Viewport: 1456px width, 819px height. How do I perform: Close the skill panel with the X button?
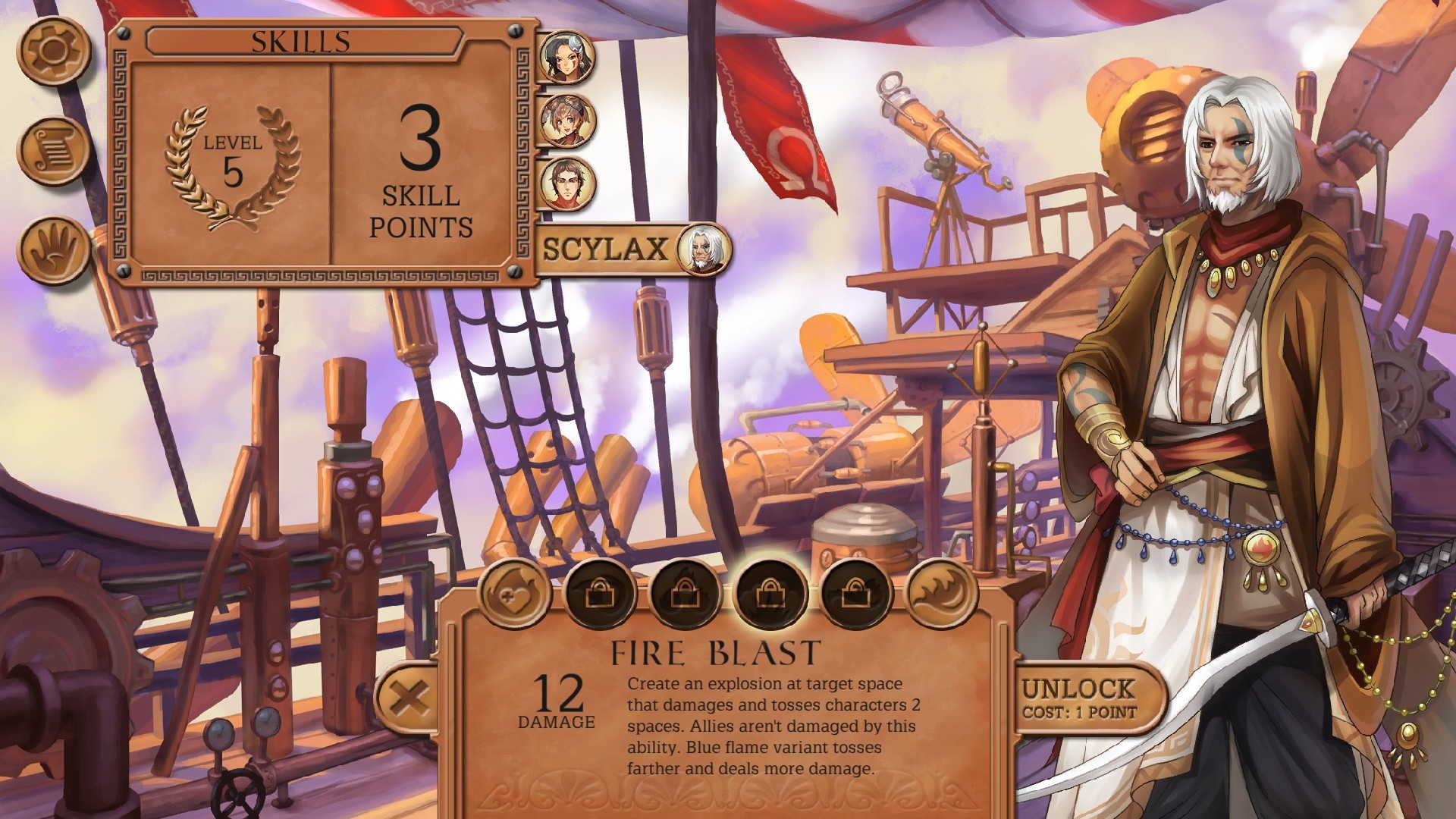pos(408,698)
